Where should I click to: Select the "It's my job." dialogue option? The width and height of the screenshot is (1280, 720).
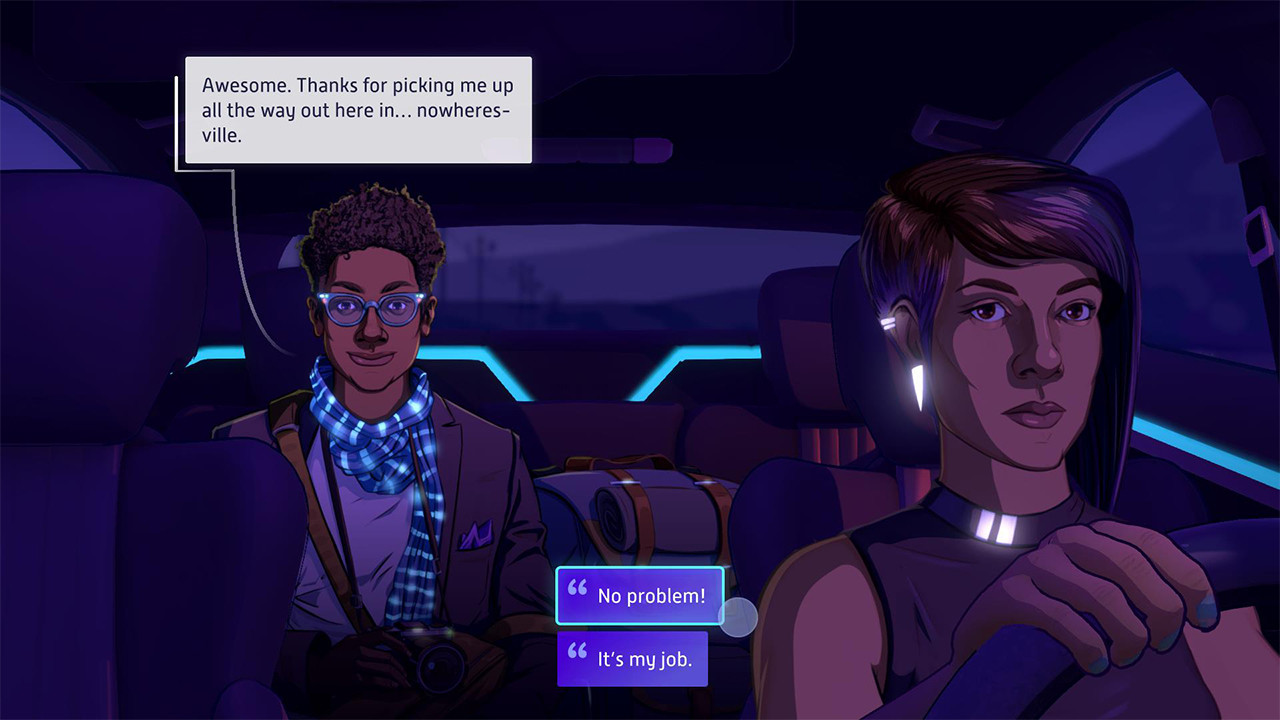click(633, 658)
